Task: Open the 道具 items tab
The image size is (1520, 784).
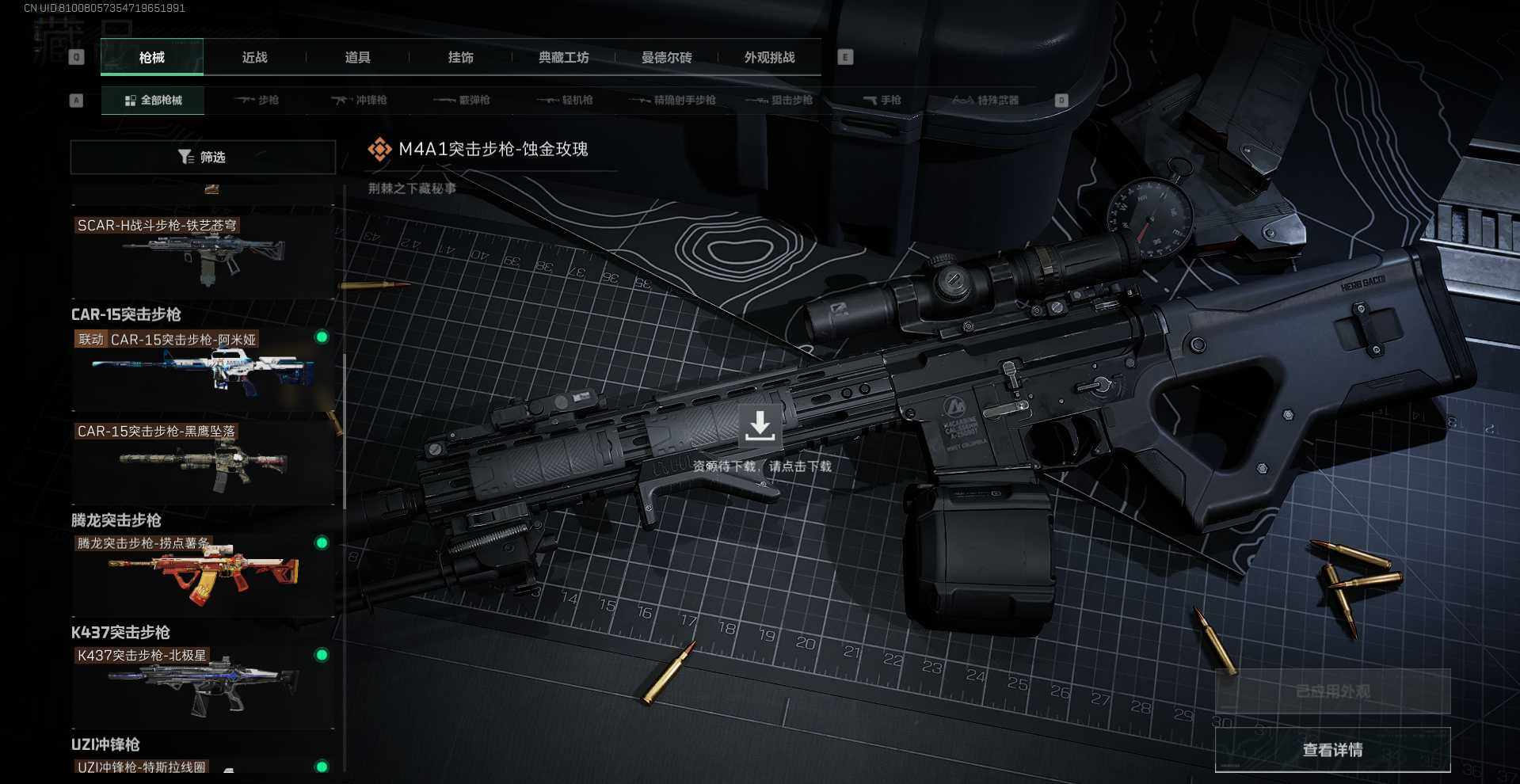Action: point(357,57)
